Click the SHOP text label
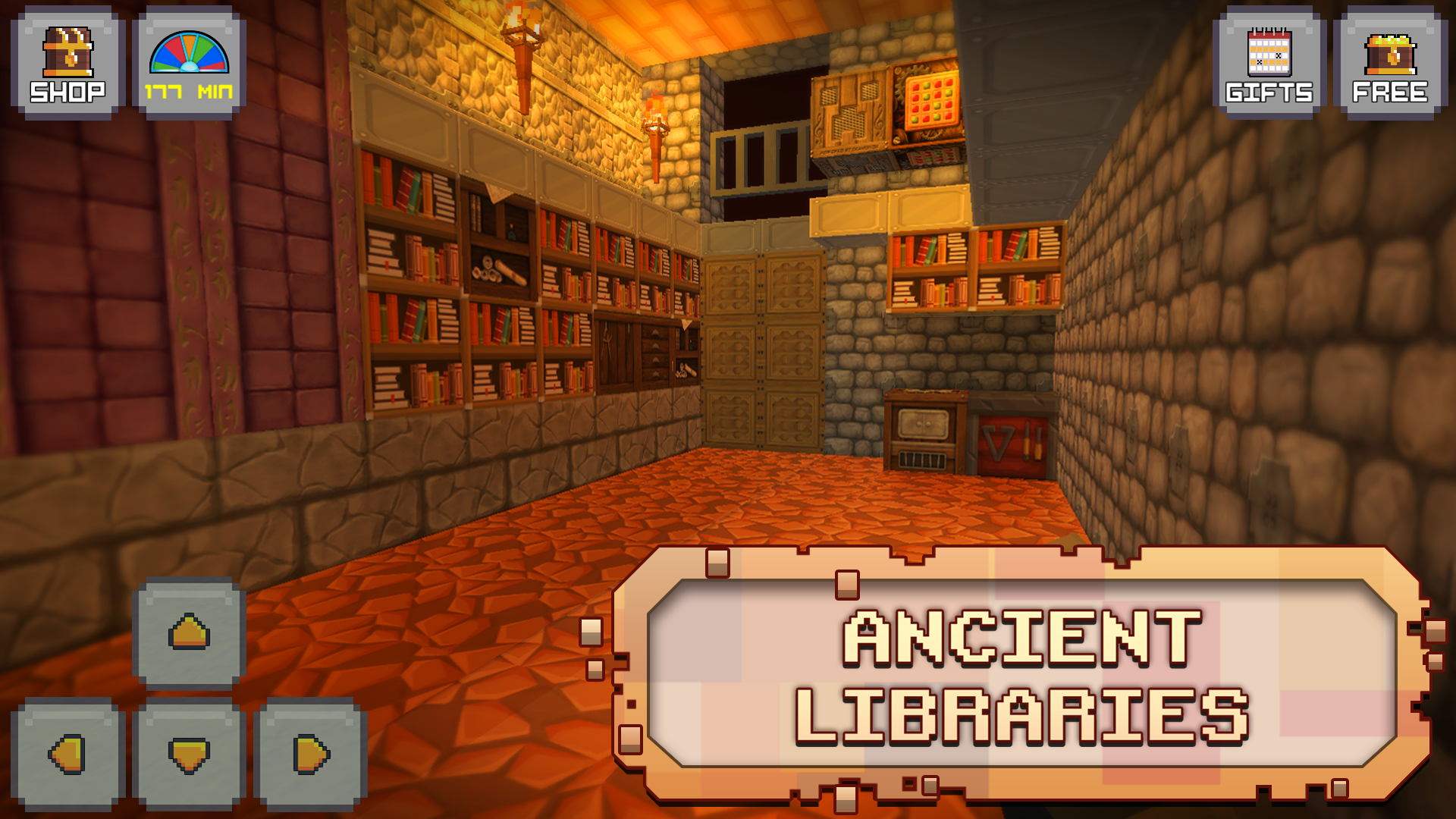Screen dimensions: 1456x819 point(67,93)
